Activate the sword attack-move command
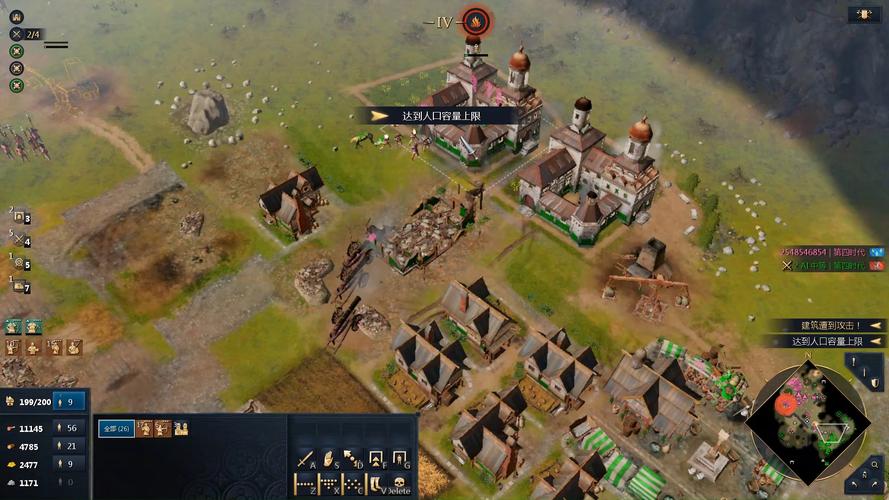 305,459
